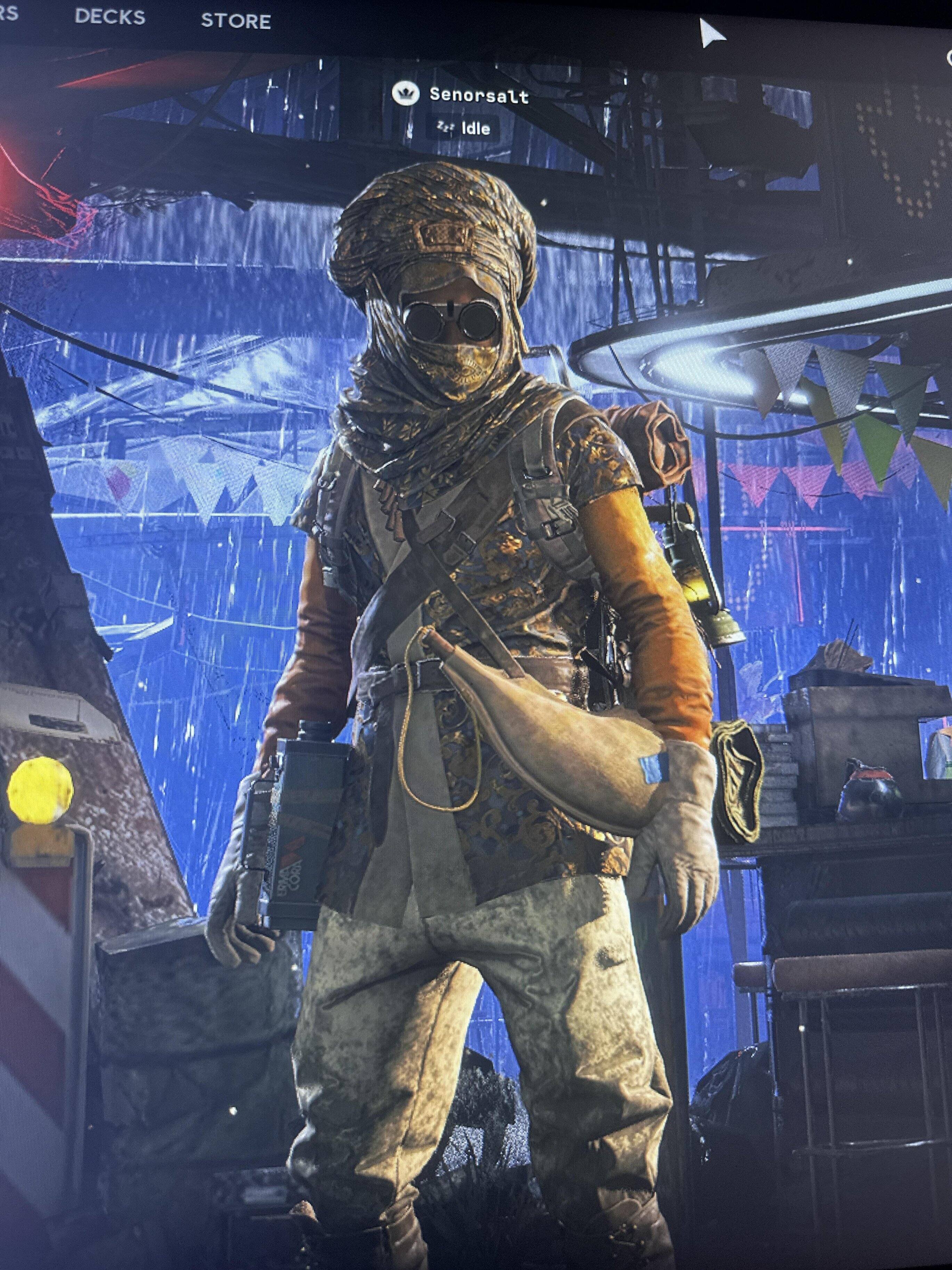
Task: Switch to the Store tab
Action: 236,21
